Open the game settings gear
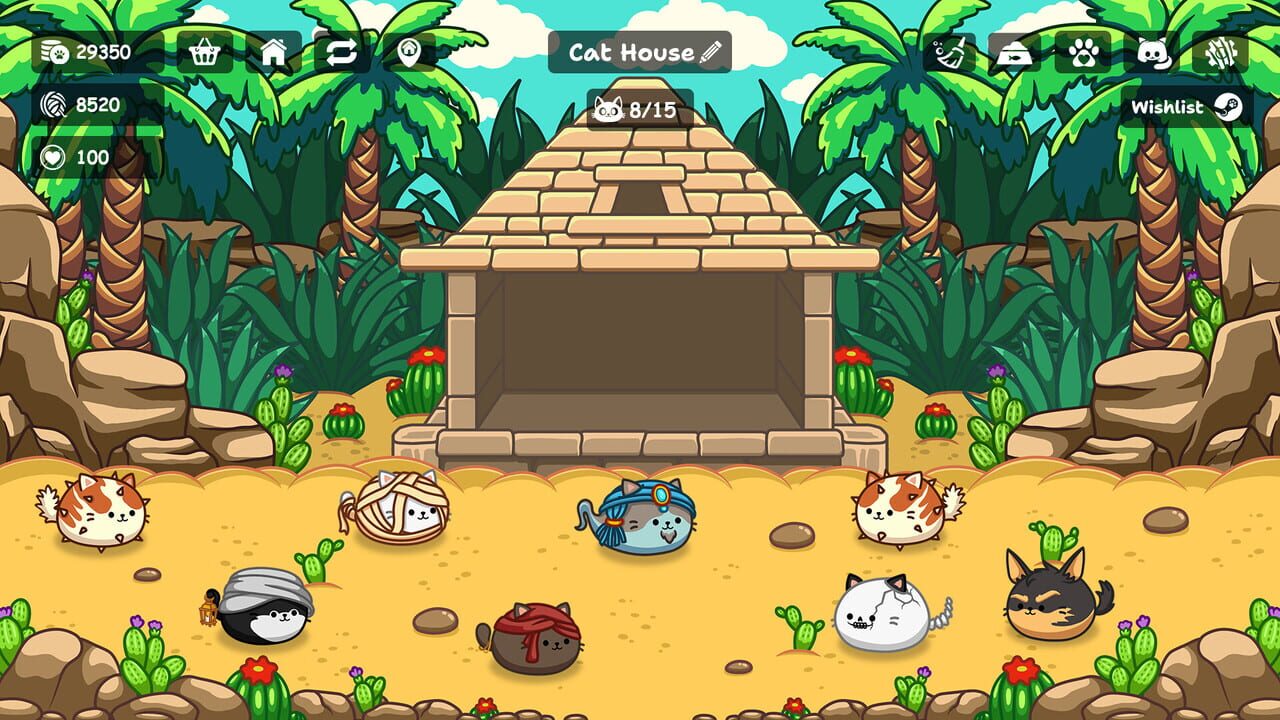The width and height of the screenshot is (1280, 720). (x=1222, y=52)
